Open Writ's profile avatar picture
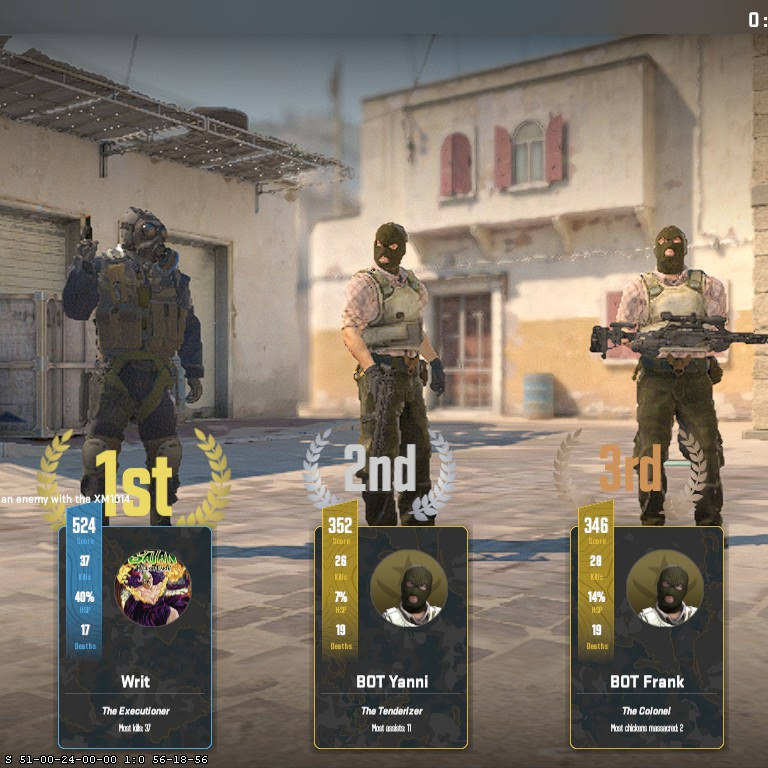 (153, 588)
